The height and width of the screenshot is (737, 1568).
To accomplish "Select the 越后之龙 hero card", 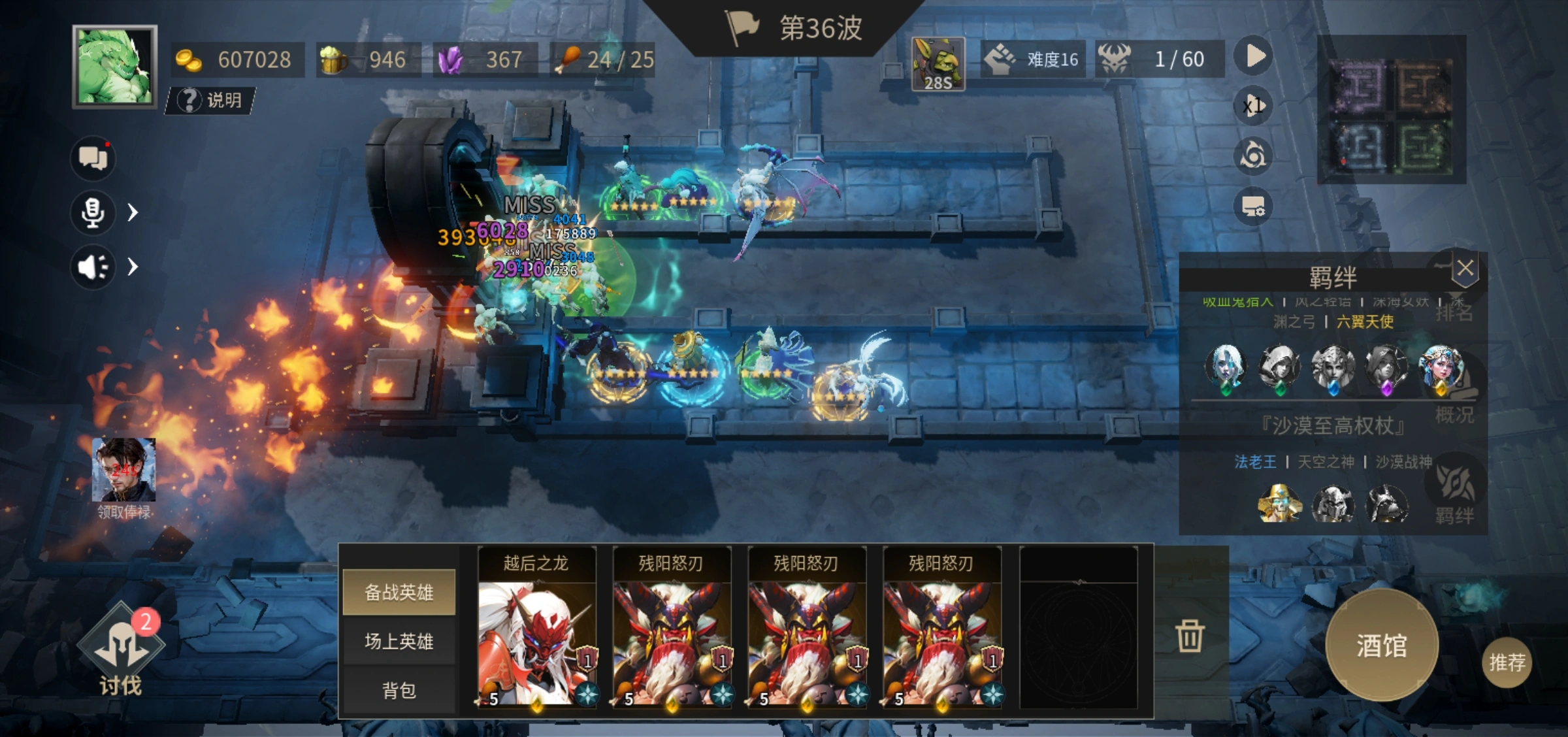I will [536, 629].
